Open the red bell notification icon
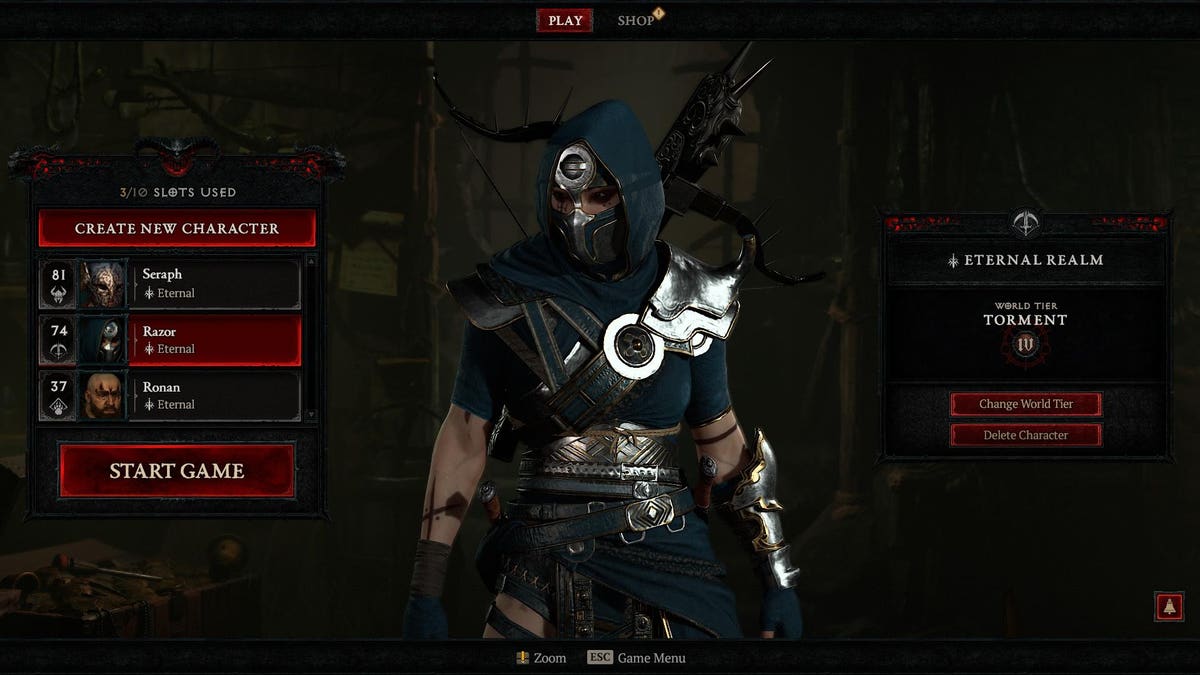Image resolution: width=1200 pixels, height=675 pixels. click(1168, 606)
